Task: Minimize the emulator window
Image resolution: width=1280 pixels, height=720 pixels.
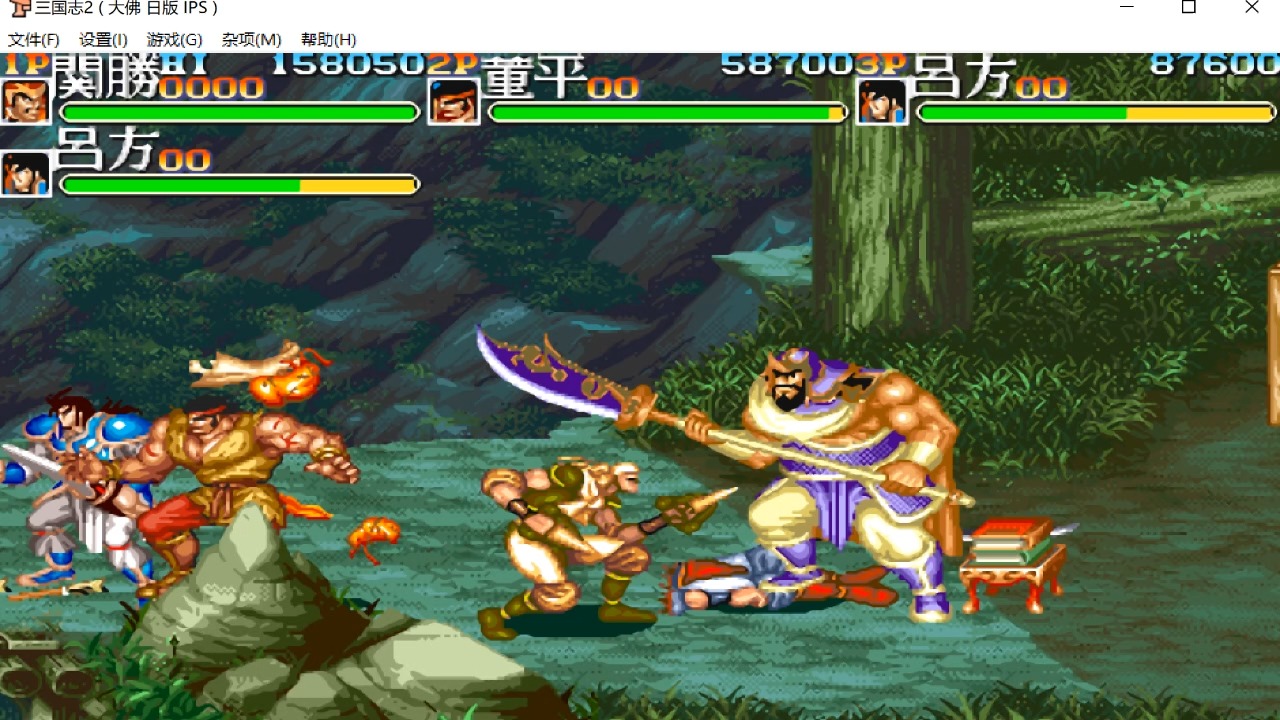Action: click(x=1127, y=8)
